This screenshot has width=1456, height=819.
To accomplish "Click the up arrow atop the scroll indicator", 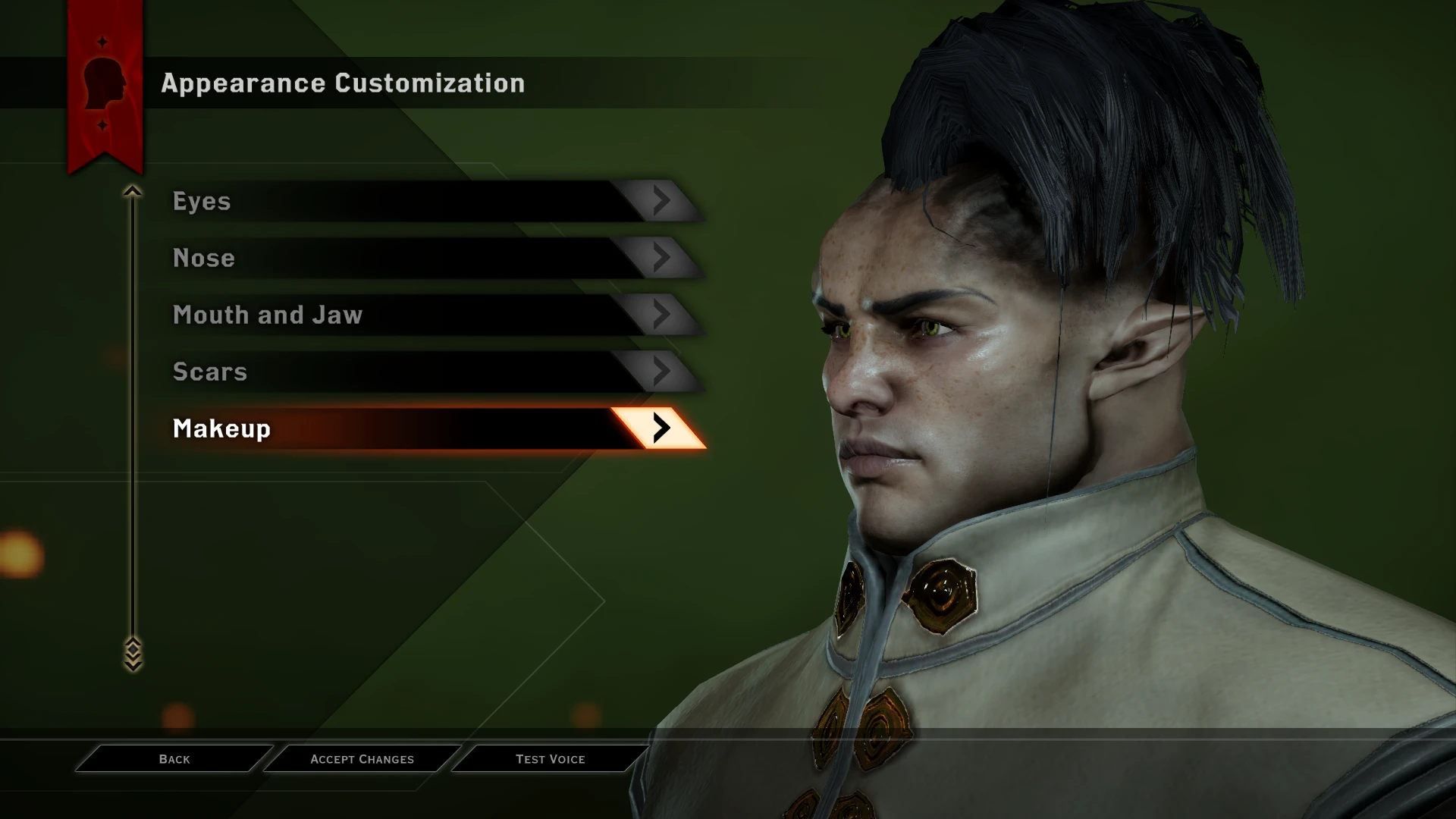I will [134, 191].
